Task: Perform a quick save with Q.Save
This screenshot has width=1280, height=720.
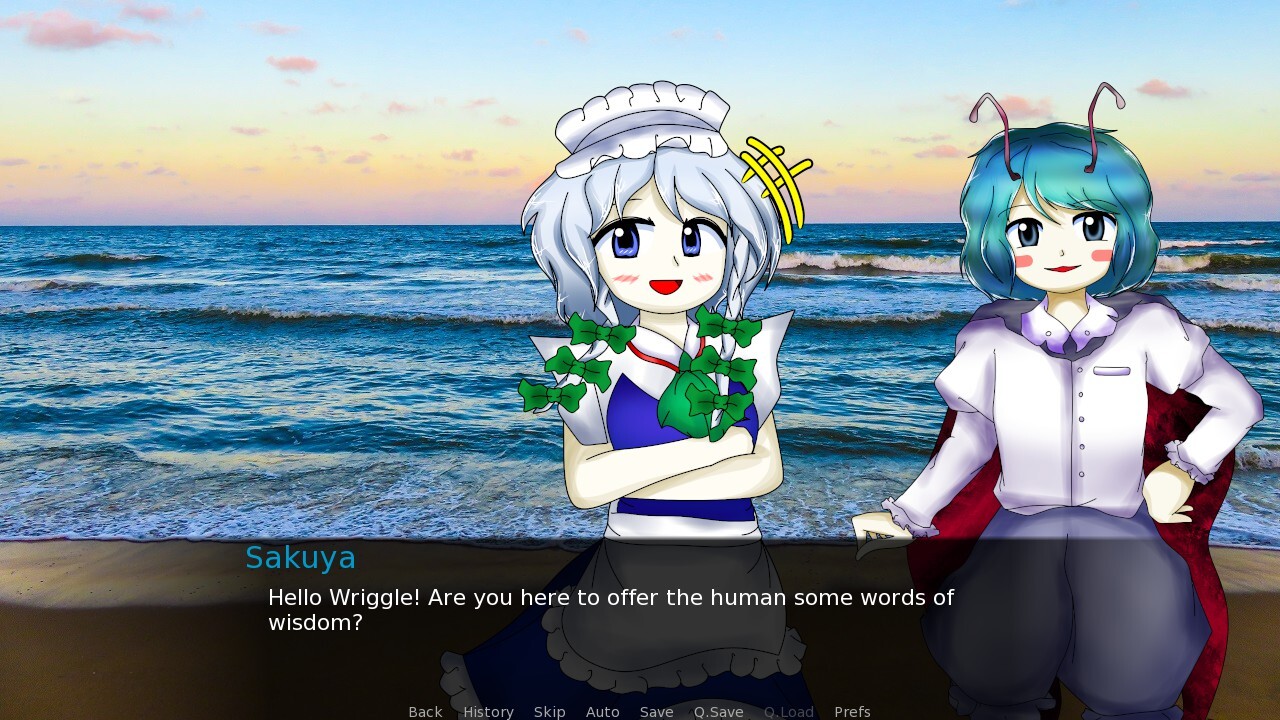Action: (x=717, y=711)
